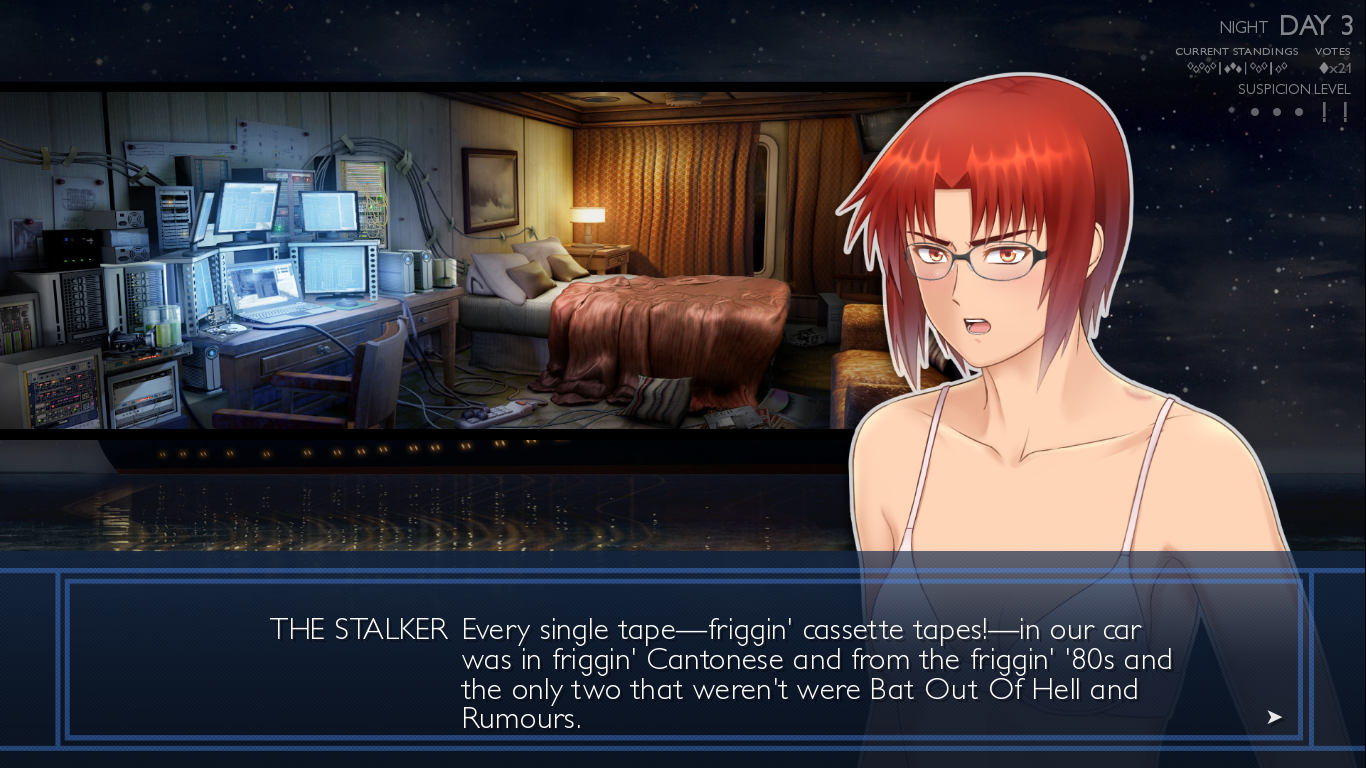Image resolution: width=1366 pixels, height=768 pixels.
Task: Click the last small diamond pair in standings
Action: pyautogui.click(x=1281, y=68)
